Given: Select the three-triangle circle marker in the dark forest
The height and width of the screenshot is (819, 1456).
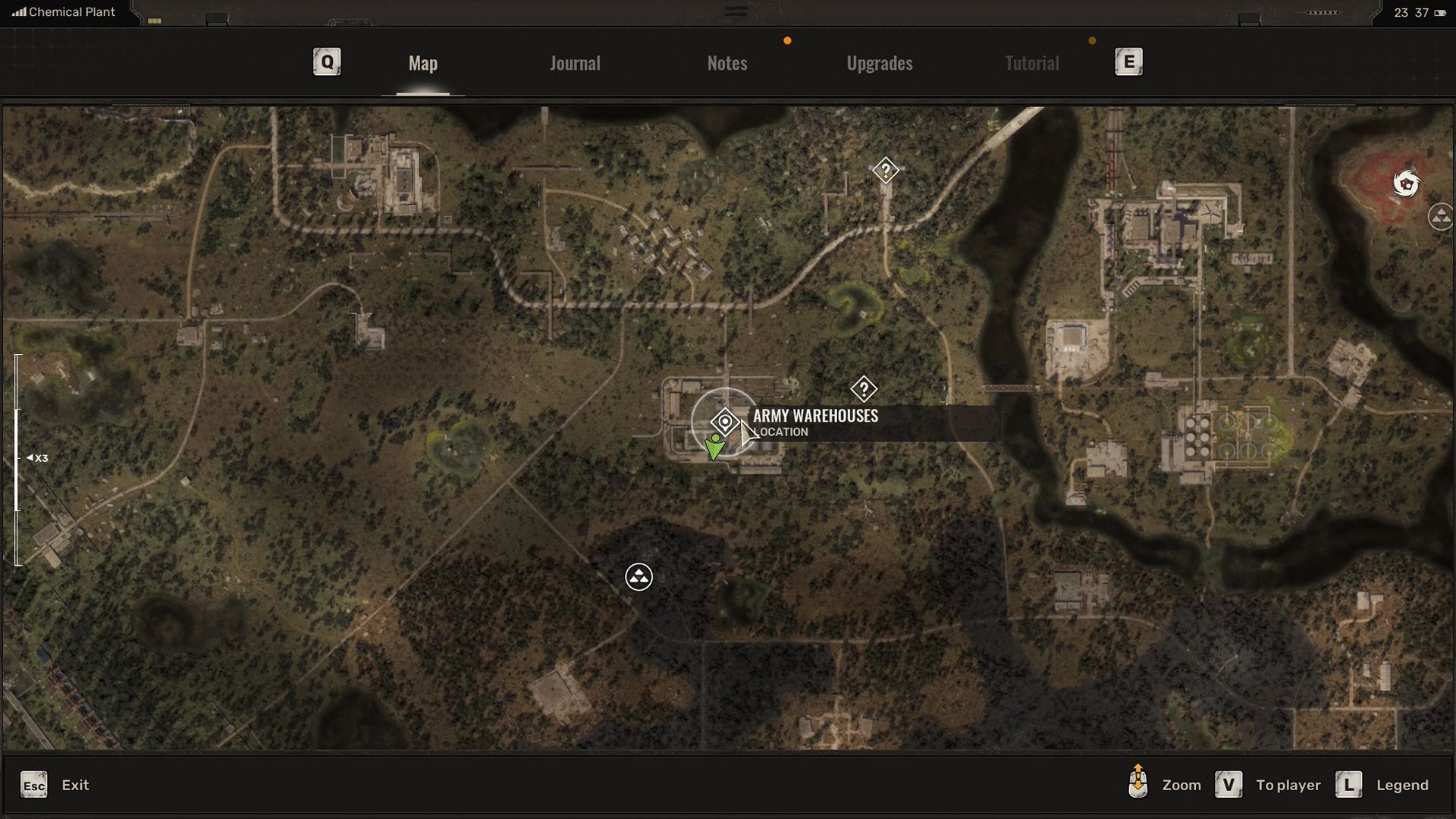Looking at the screenshot, I should [x=639, y=577].
